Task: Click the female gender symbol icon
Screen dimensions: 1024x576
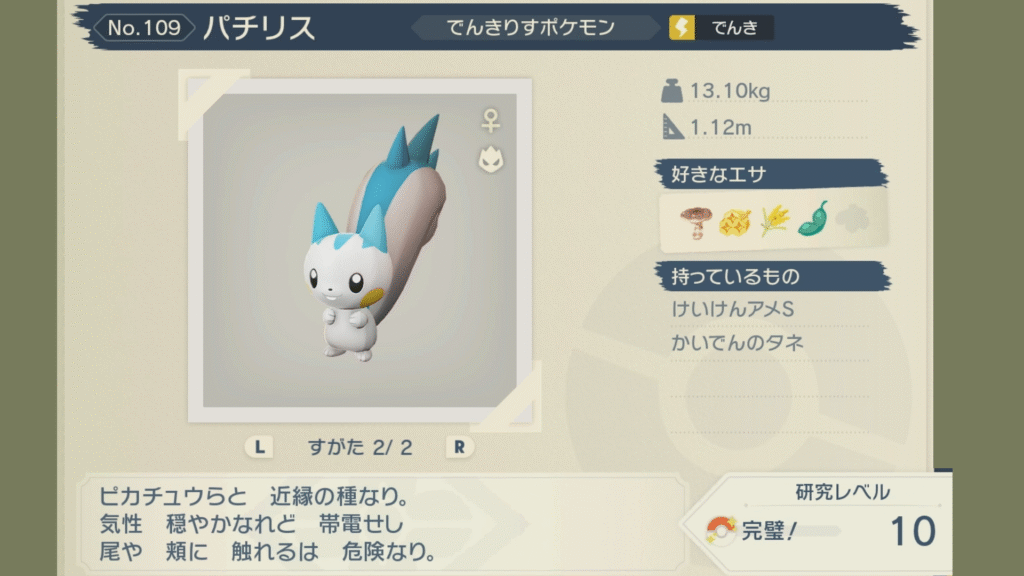Action: tap(490, 122)
